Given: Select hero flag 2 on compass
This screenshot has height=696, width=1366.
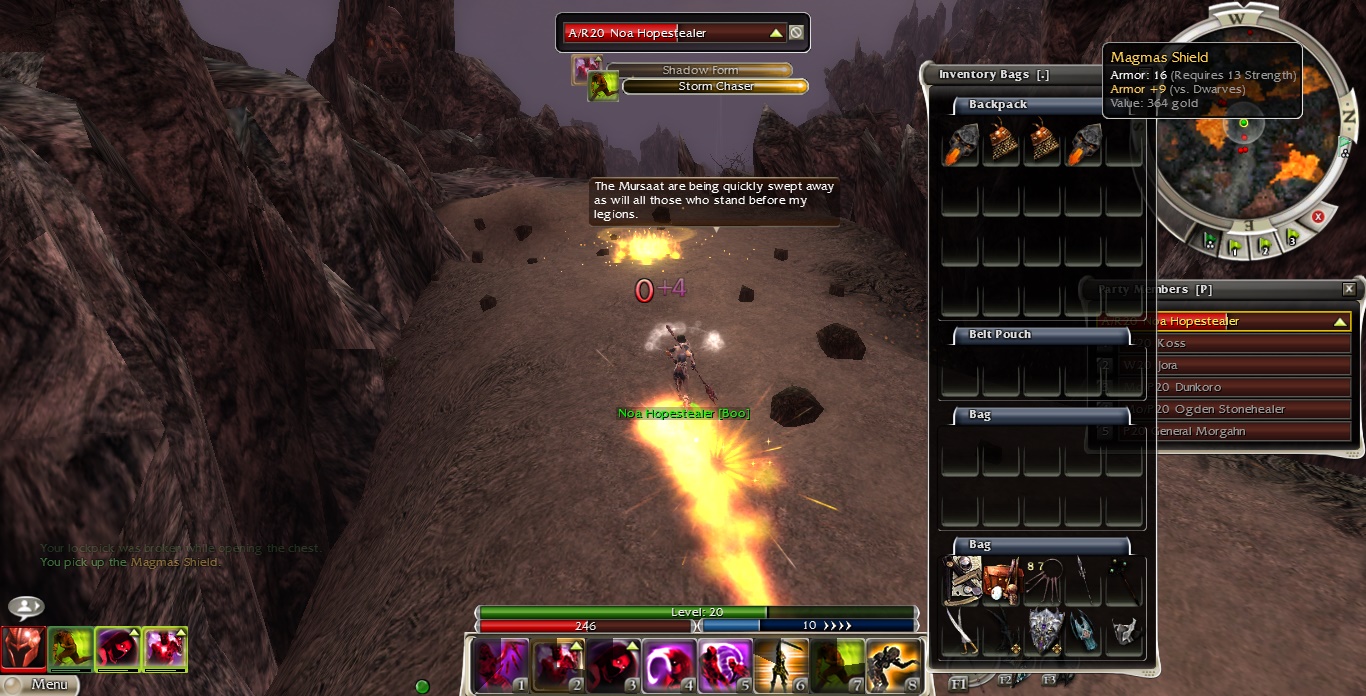Looking at the screenshot, I should (1264, 244).
